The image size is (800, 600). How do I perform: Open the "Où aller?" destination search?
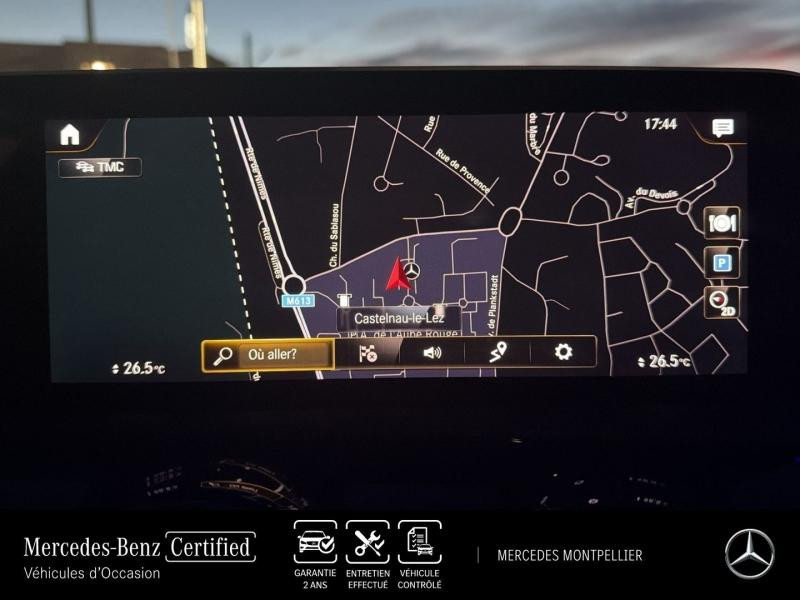[268, 354]
